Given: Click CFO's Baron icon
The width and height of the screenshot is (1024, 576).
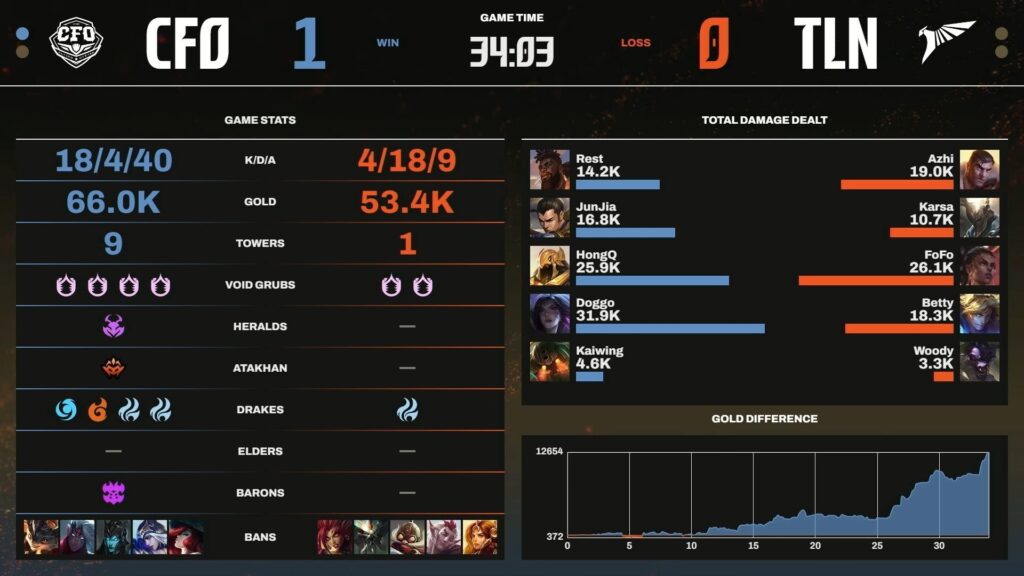Looking at the screenshot, I should (x=113, y=492).
